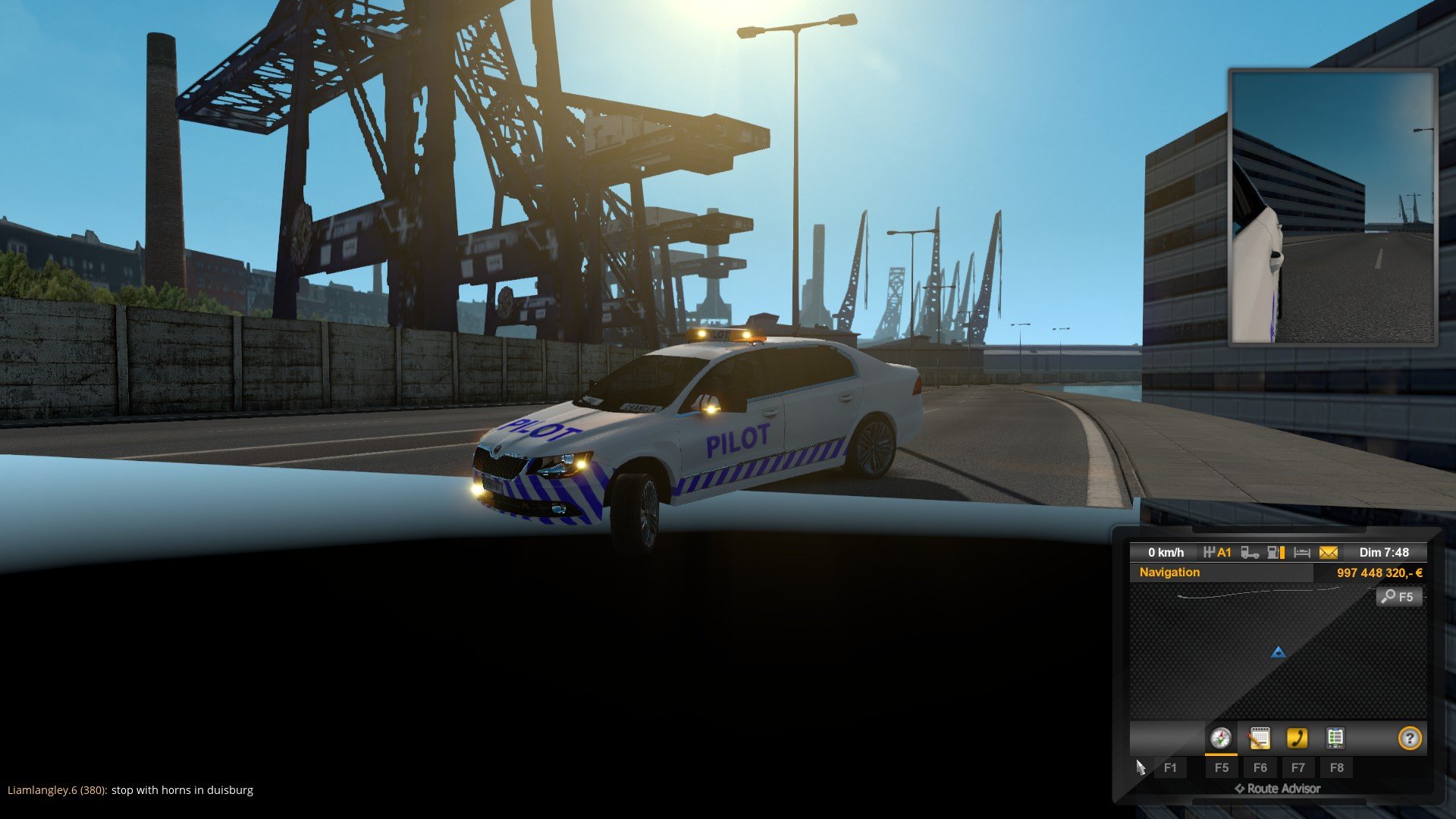Viewport: 1456px width, 819px height.
Task: Click the chat message from Liamlangley.6
Action: click(130, 790)
